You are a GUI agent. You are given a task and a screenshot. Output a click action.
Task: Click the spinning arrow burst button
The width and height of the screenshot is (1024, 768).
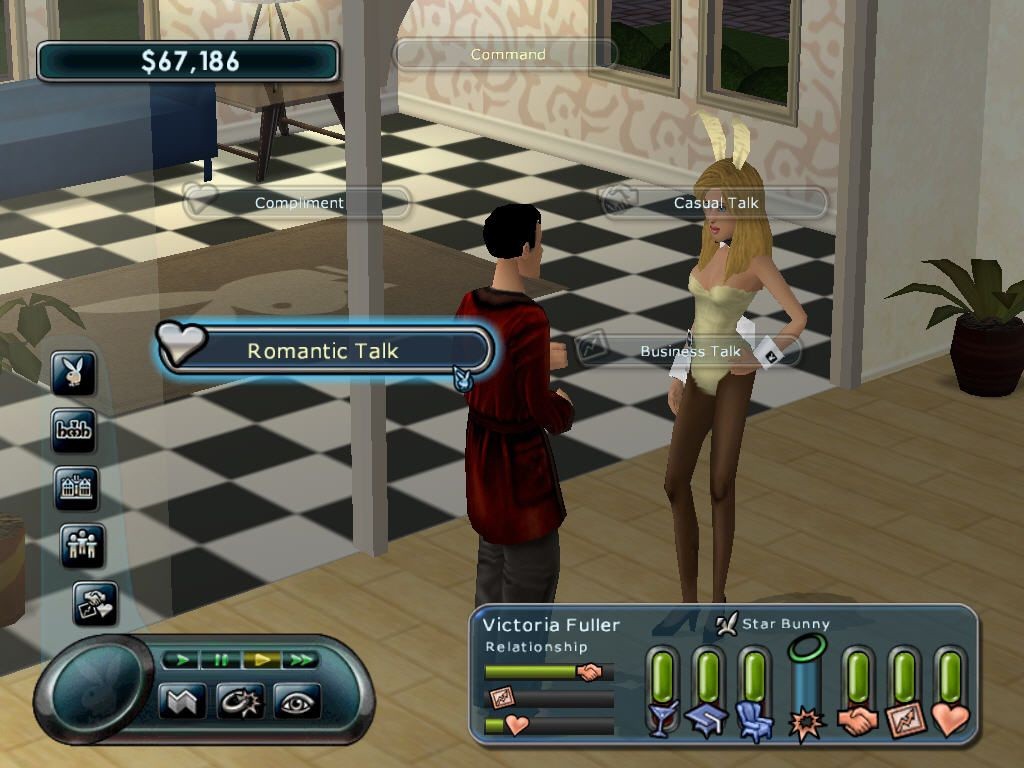pyautogui.click(x=240, y=701)
